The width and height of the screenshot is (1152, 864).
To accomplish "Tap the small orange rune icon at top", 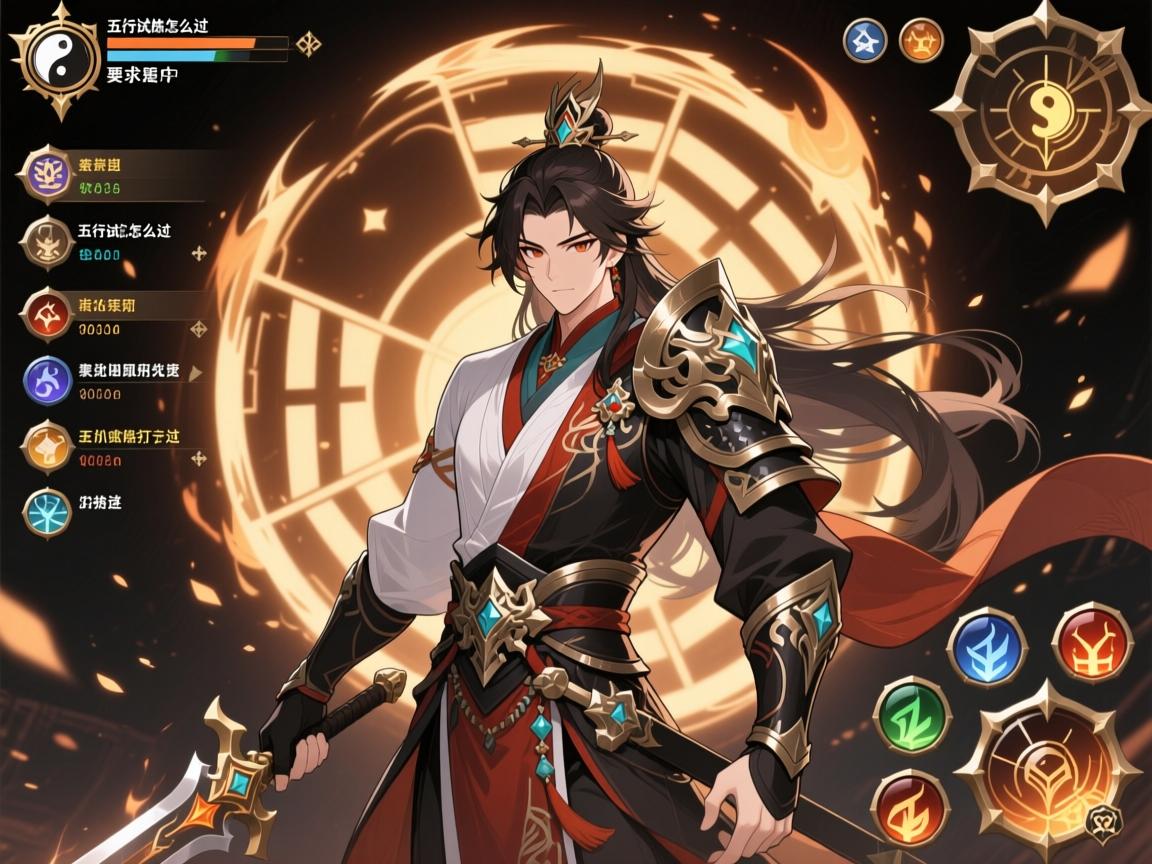I will [921, 40].
